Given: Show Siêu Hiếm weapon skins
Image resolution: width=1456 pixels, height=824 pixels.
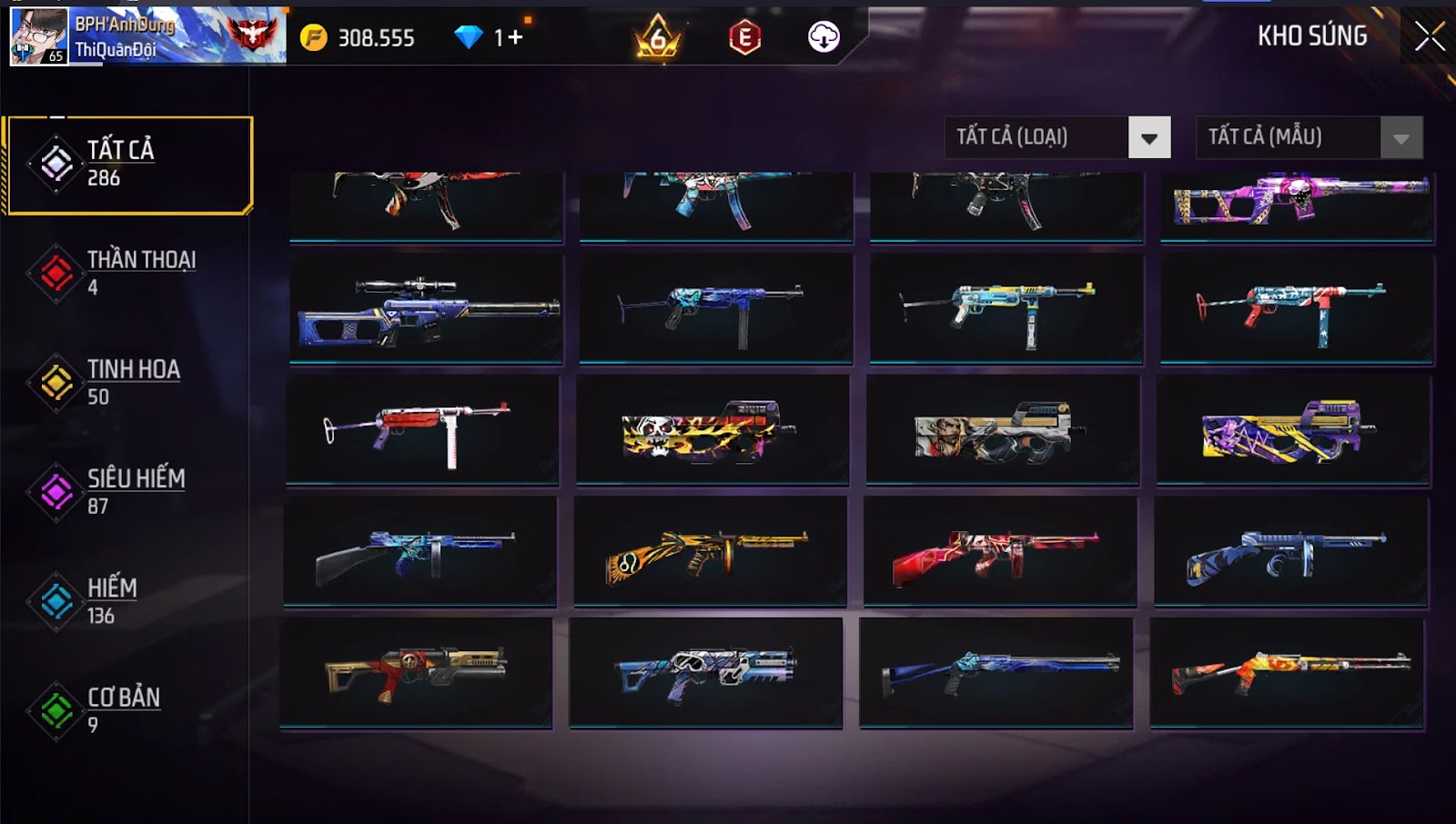Looking at the screenshot, I should (x=127, y=492).
